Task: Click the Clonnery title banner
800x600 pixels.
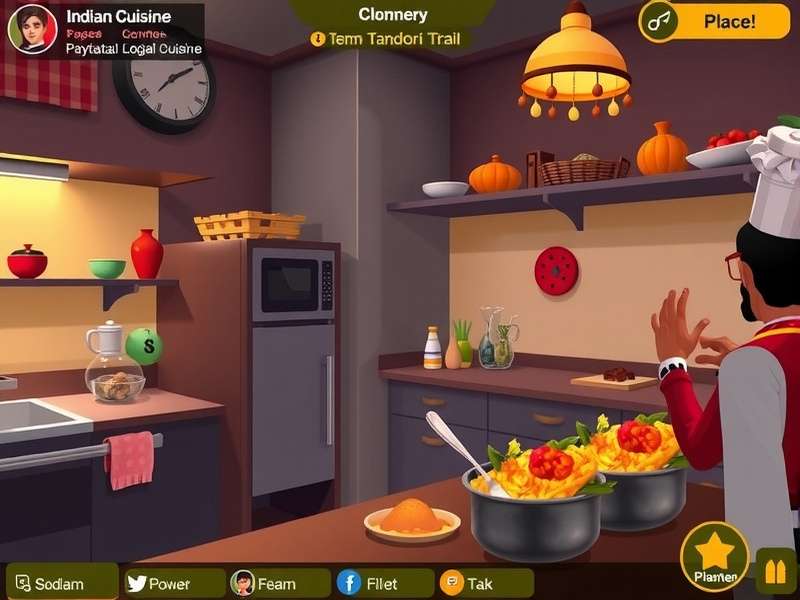Action: coord(392,14)
